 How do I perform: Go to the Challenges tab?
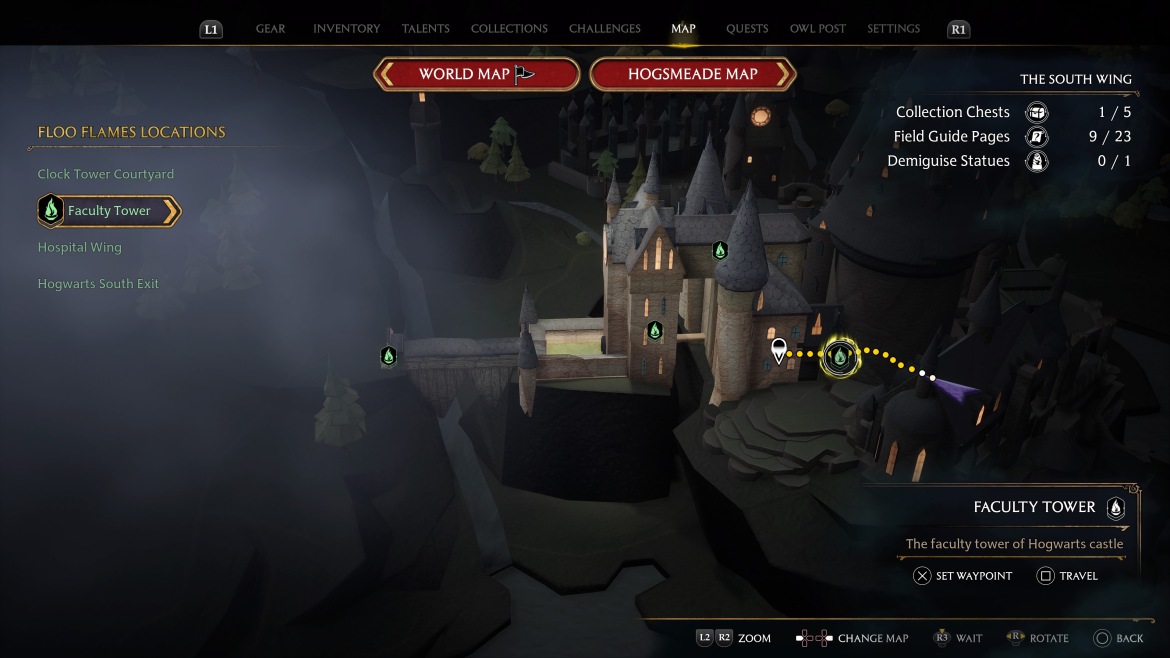click(605, 29)
